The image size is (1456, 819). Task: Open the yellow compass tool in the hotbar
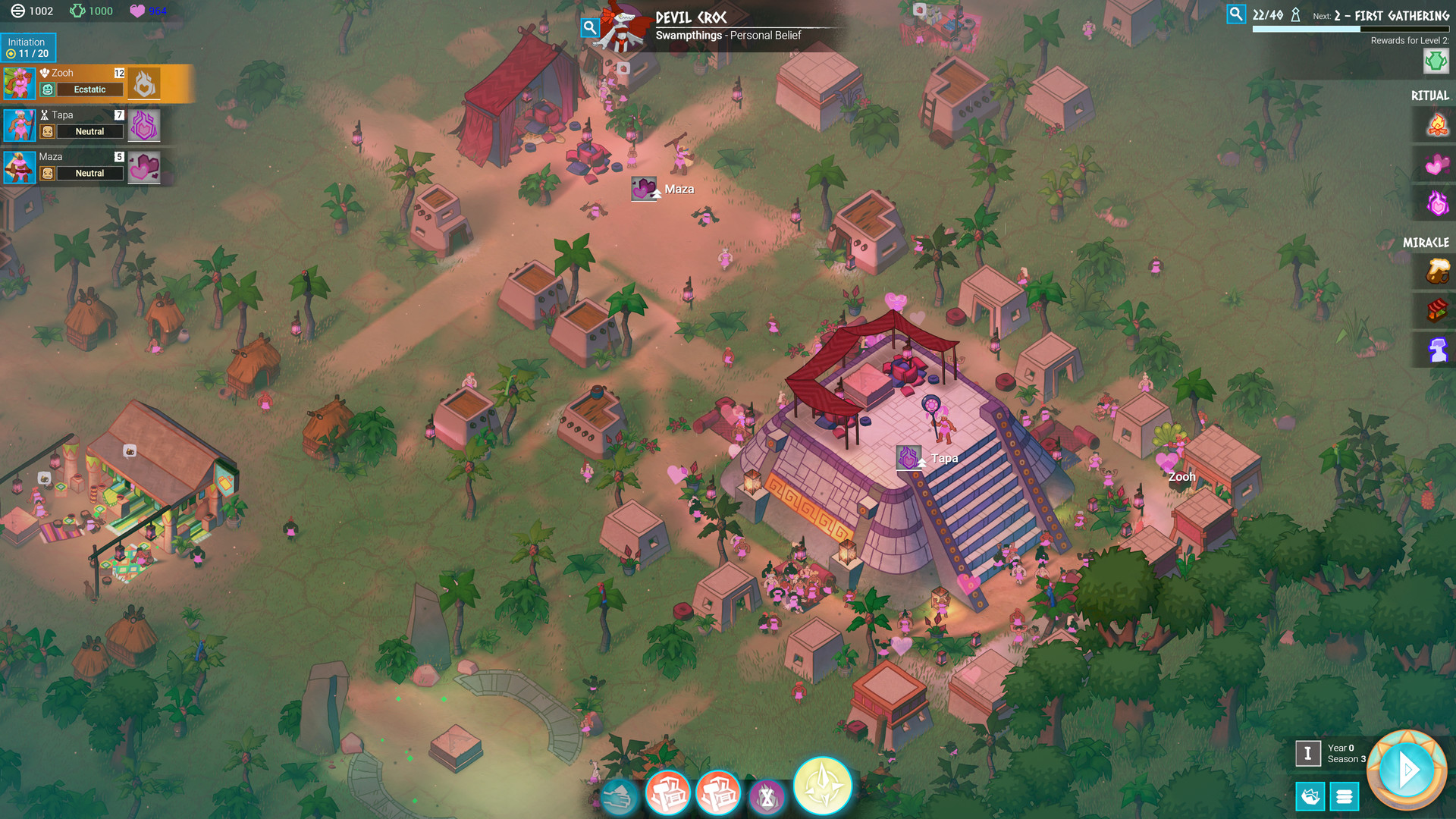pos(822,787)
